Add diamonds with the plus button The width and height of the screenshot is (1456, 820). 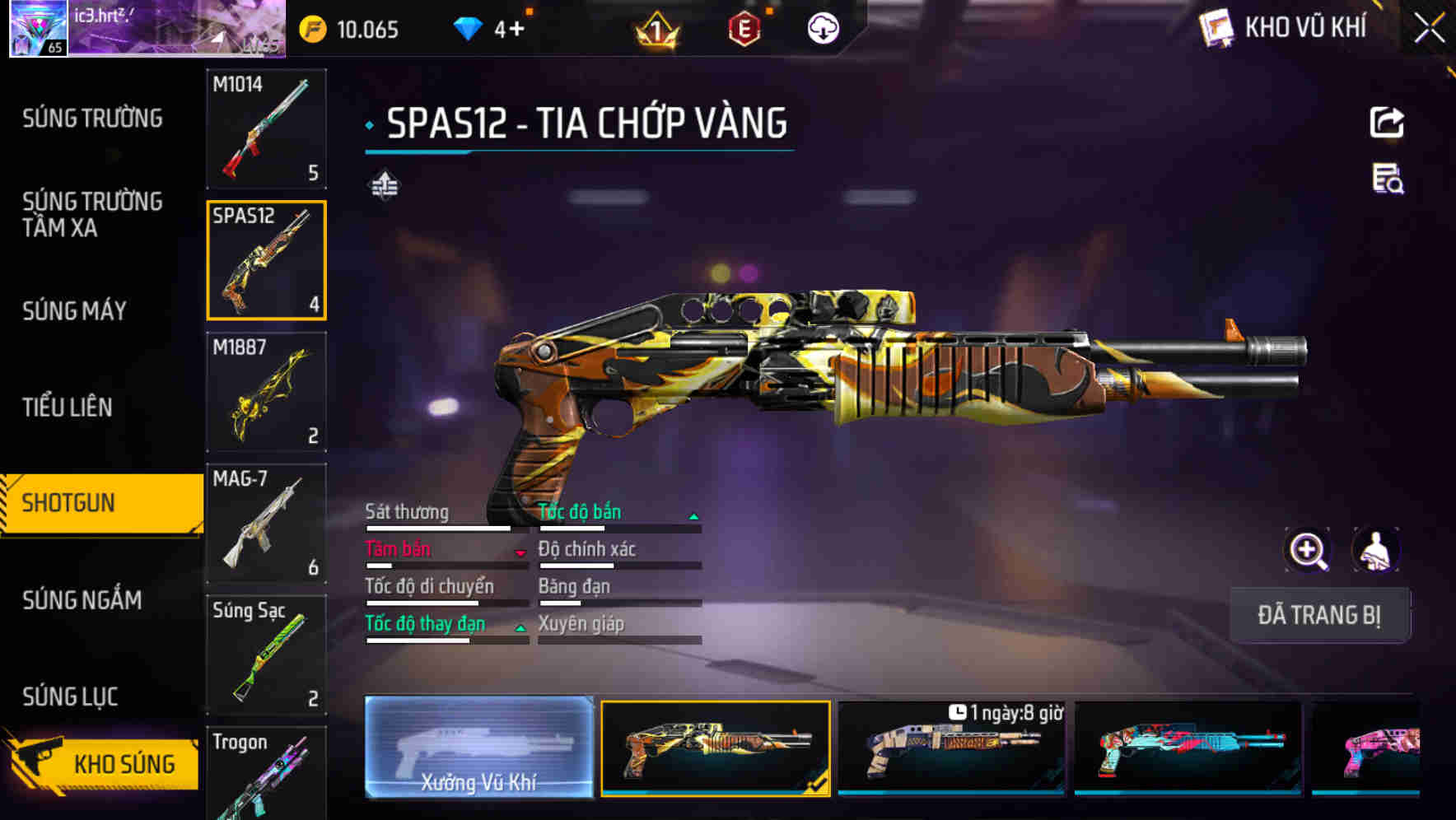click(x=516, y=30)
